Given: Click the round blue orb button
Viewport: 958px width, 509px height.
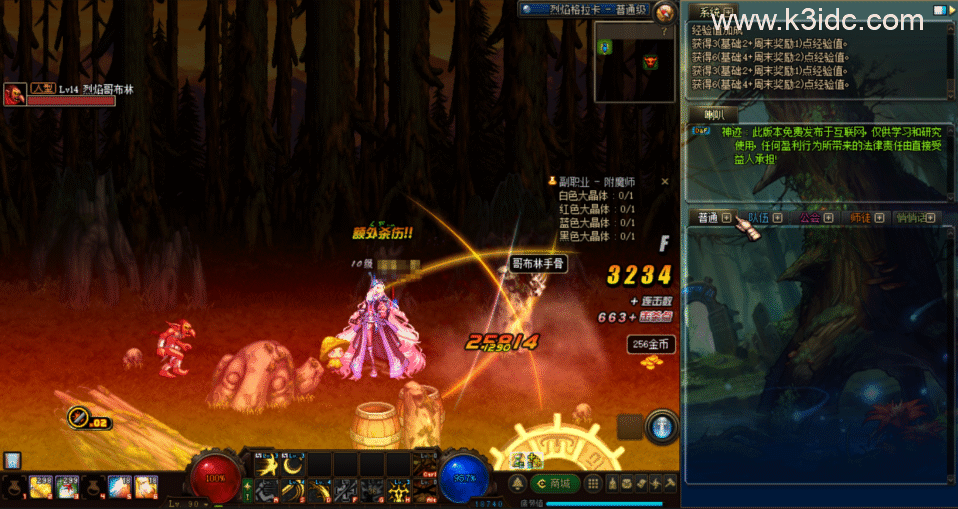Looking at the screenshot, I should (x=660, y=425).
